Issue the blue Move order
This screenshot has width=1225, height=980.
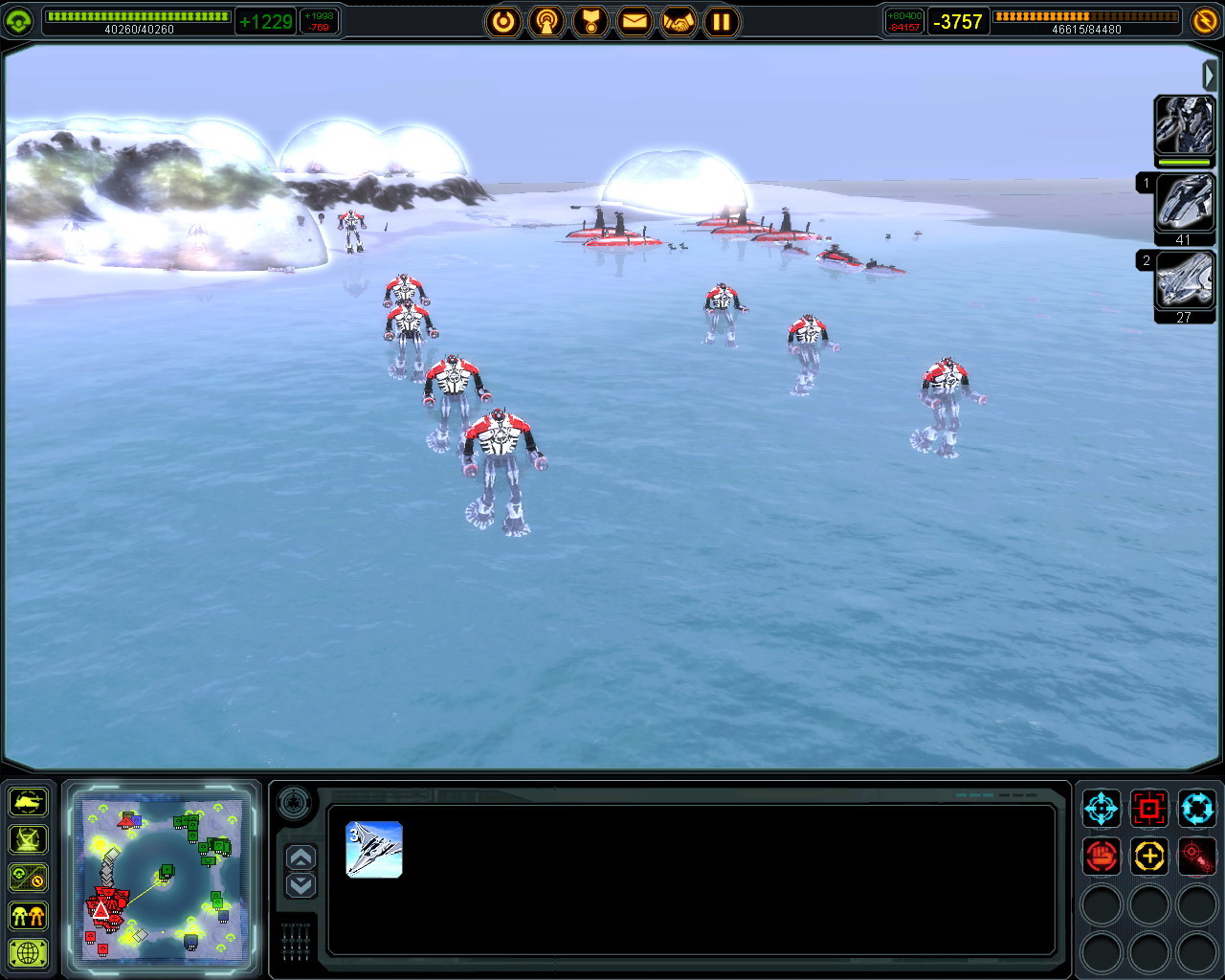coord(1101,809)
